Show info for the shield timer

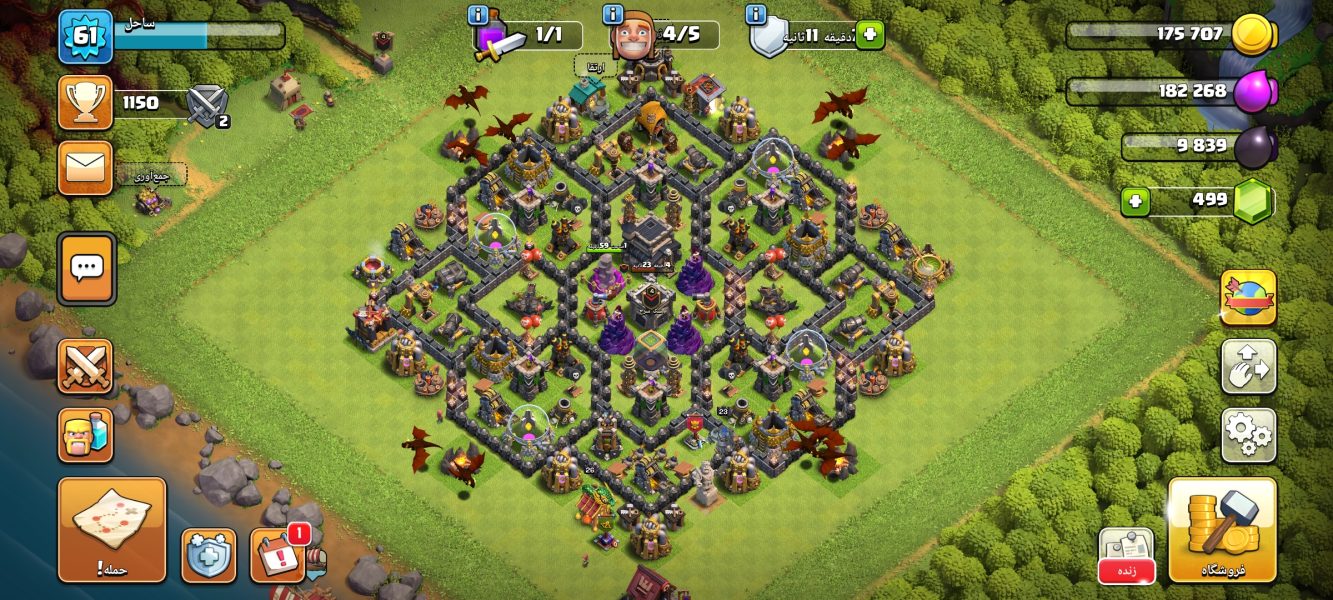coord(757,15)
